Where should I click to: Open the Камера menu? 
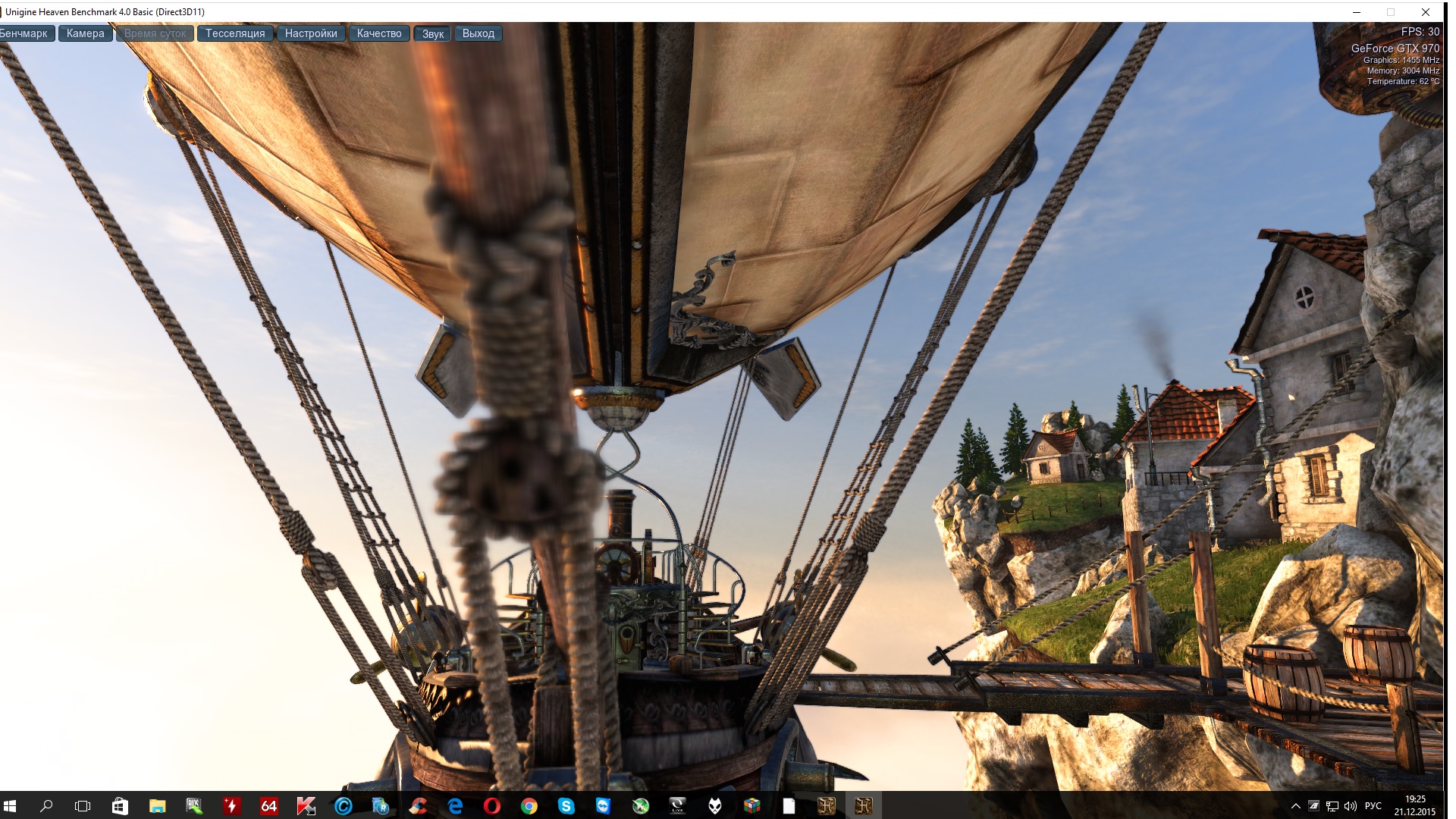tap(85, 33)
